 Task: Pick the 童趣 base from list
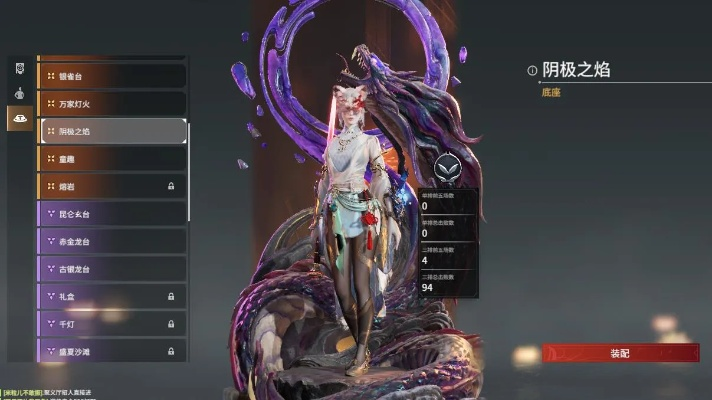112,158
